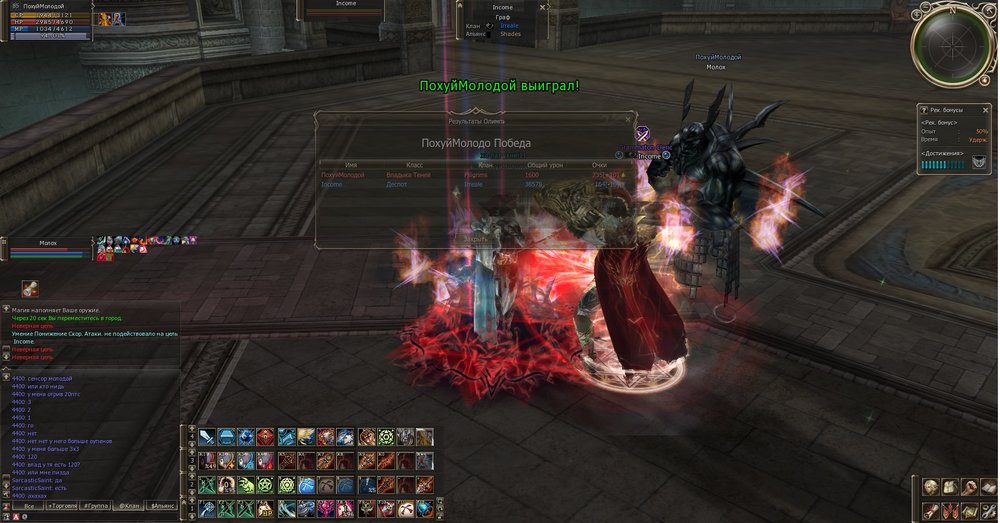
Task: Switch to the @Клан chat tab
Action: (x=128, y=507)
